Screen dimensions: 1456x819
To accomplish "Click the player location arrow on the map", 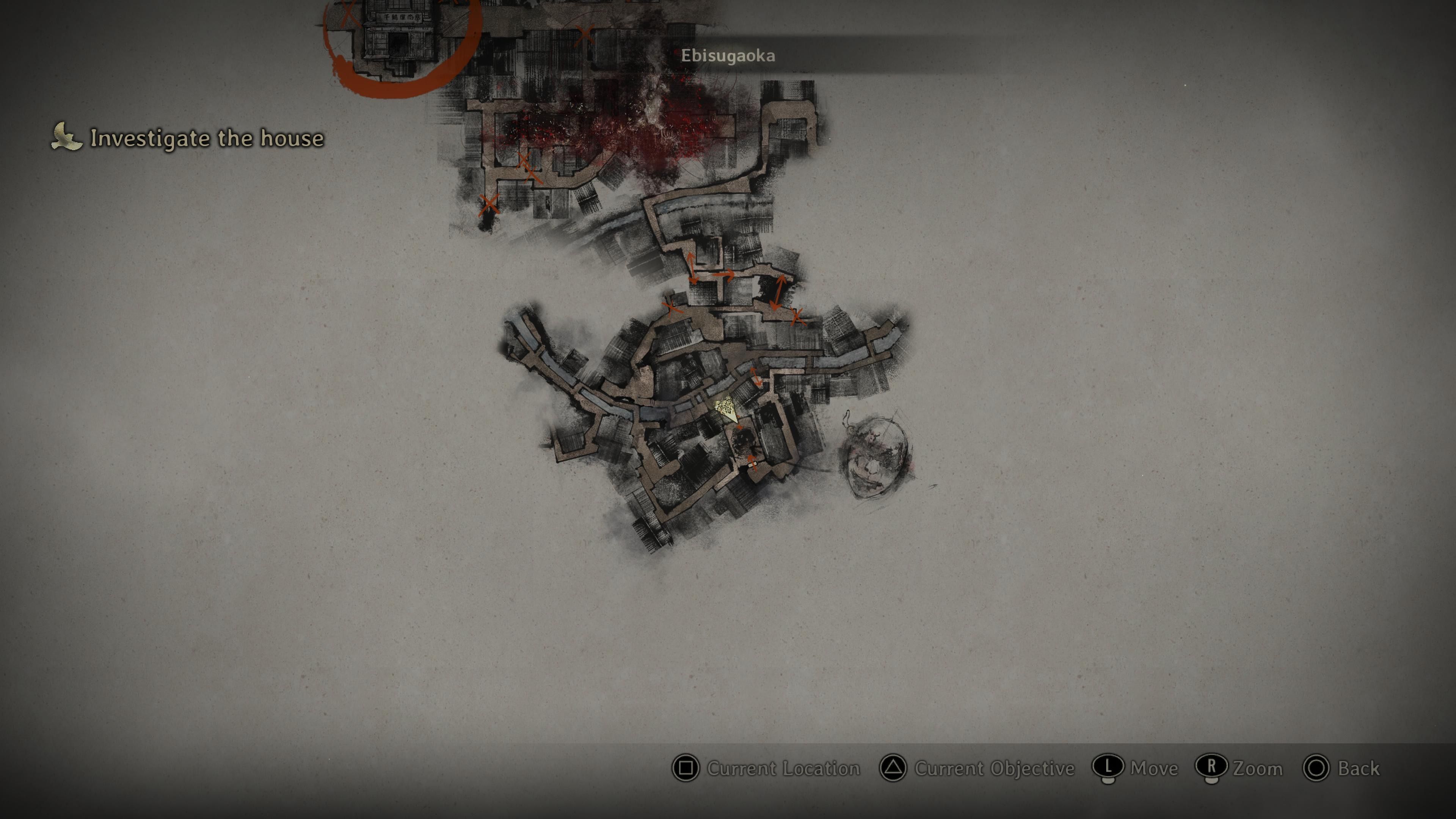I will [x=725, y=408].
